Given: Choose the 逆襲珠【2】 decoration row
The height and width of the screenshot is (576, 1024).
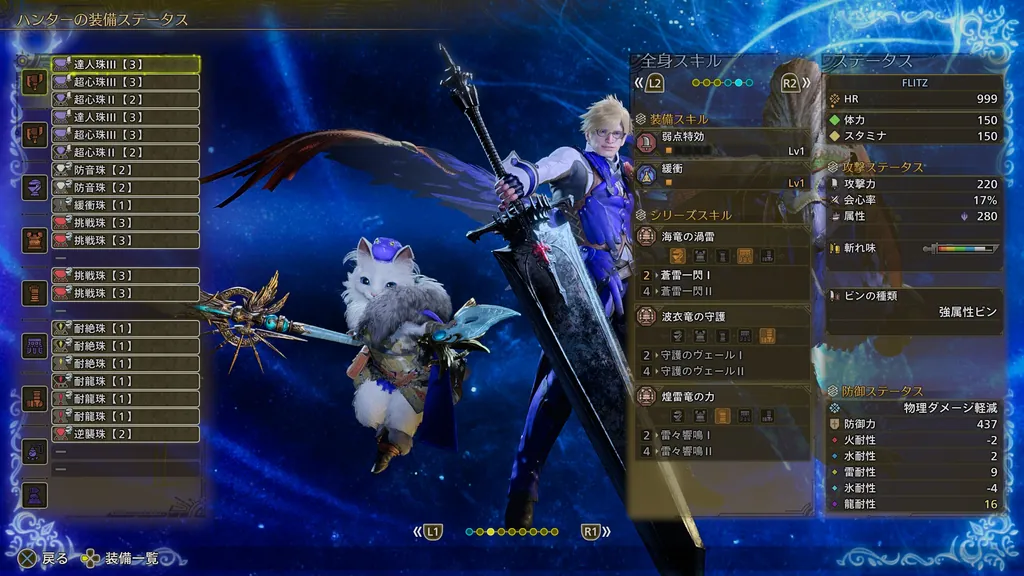Looking at the screenshot, I should (125, 434).
